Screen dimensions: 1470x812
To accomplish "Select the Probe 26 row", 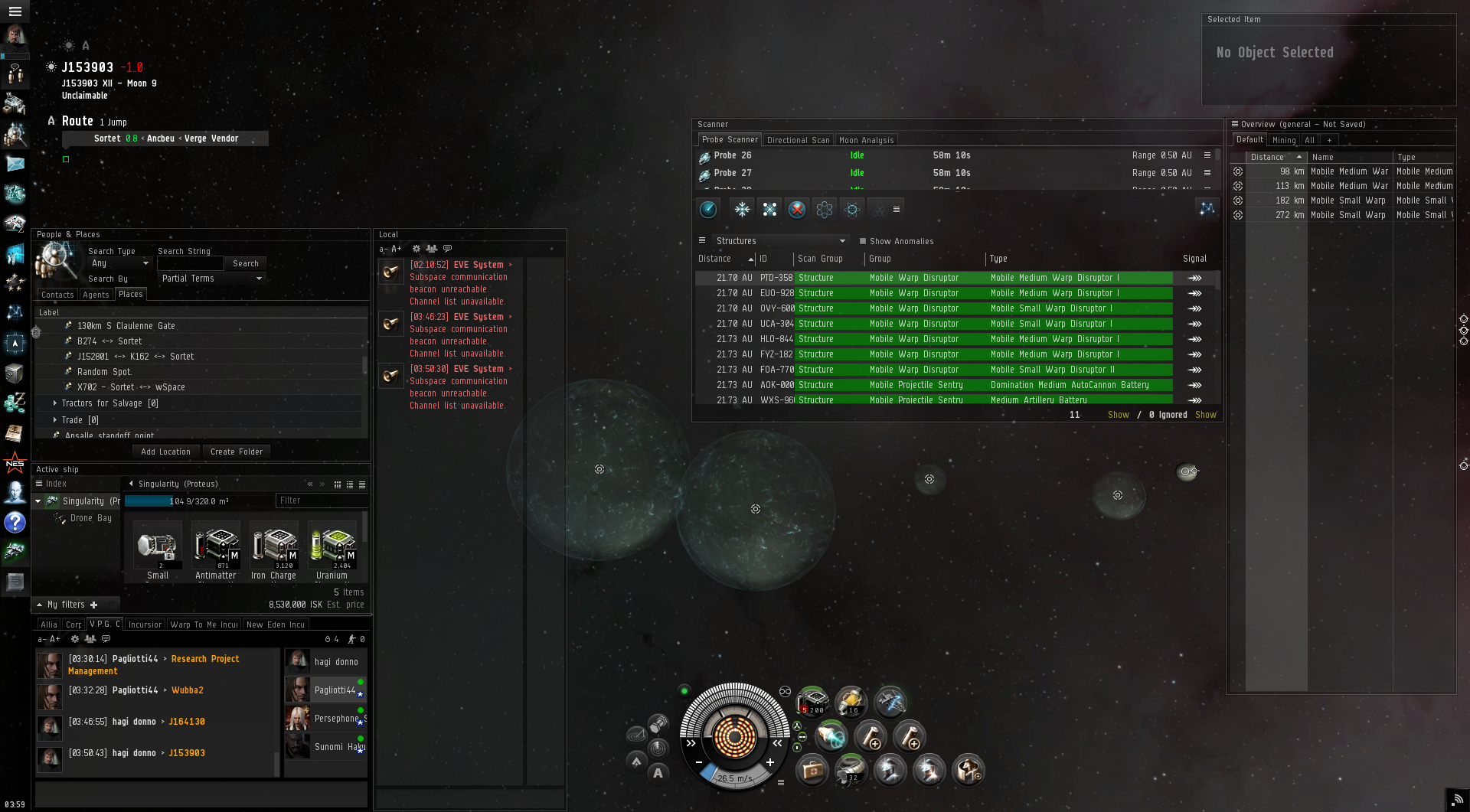I will tap(949, 155).
